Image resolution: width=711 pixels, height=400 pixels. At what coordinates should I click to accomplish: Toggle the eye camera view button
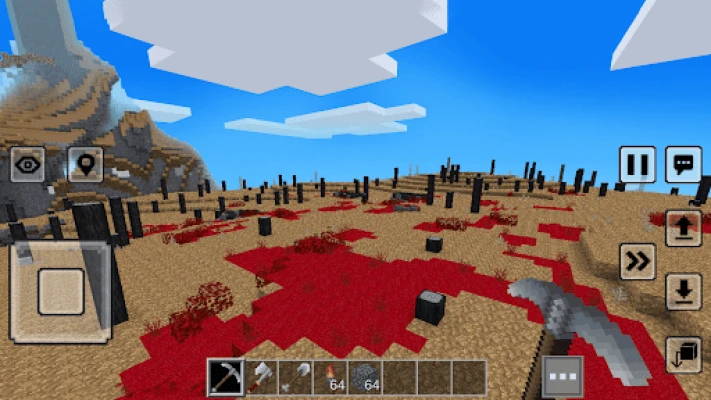click(28, 164)
